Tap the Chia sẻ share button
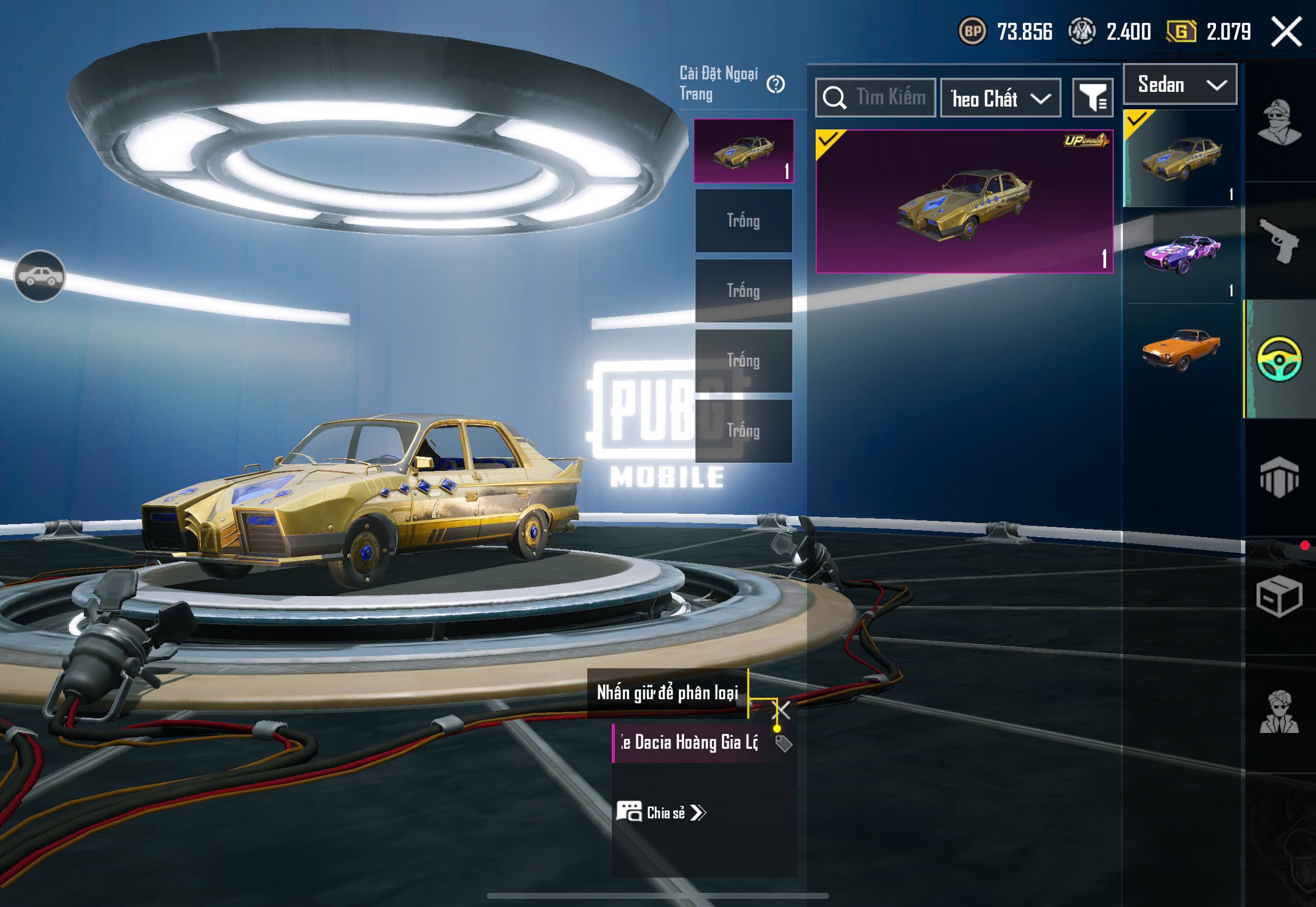The image size is (1316, 907). [x=661, y=813]
